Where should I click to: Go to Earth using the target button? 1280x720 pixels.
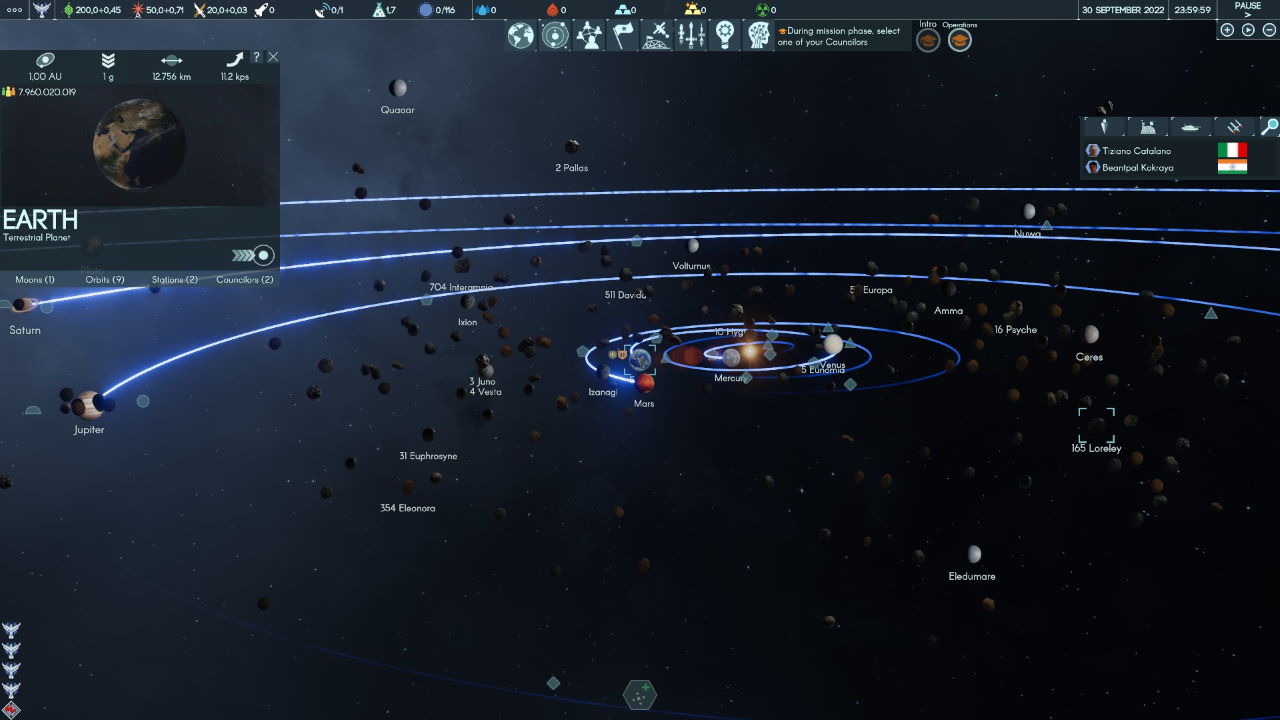[x=263, y=255]
